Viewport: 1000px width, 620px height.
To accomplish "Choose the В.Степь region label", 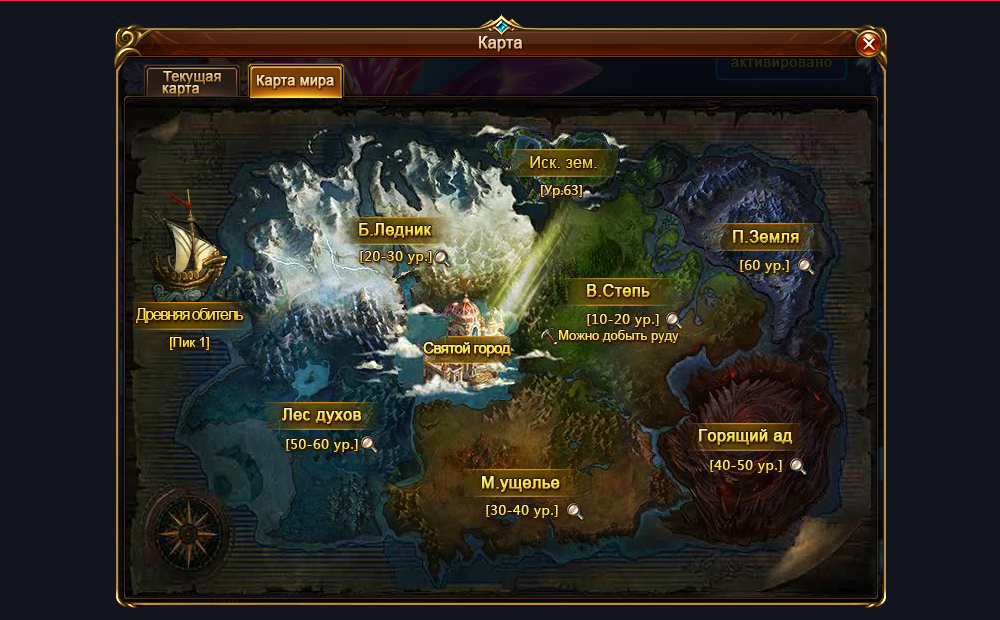I will click(x=618, y=292).
